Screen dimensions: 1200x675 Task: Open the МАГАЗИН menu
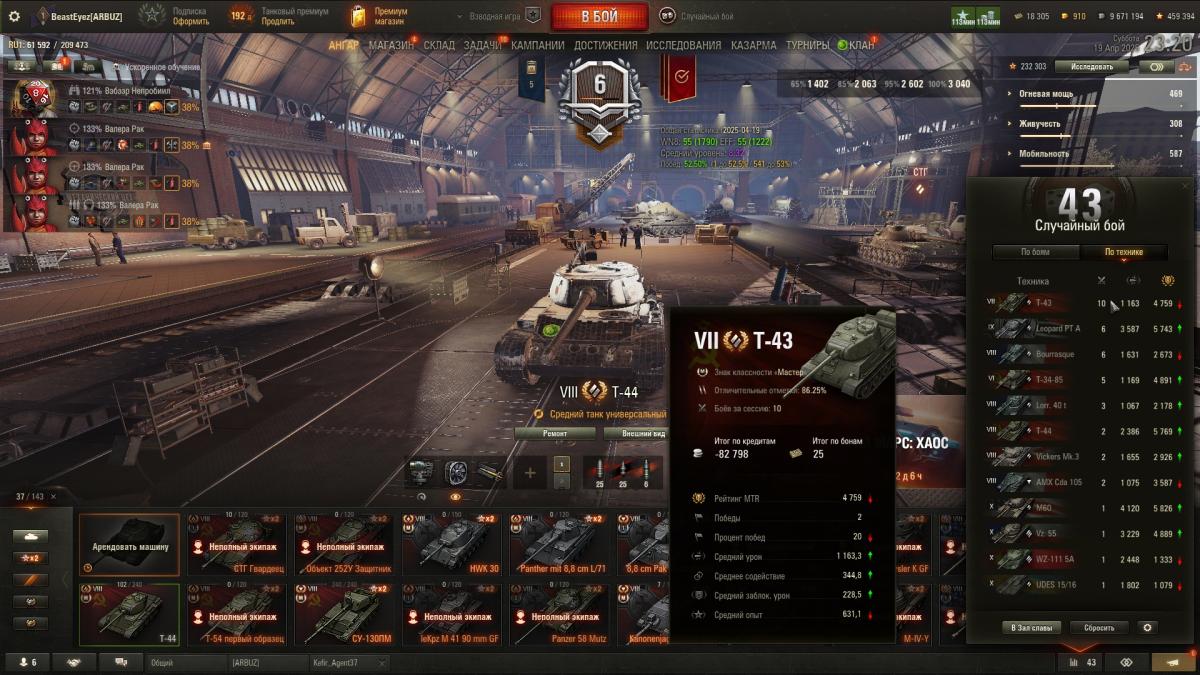[390, 45]
